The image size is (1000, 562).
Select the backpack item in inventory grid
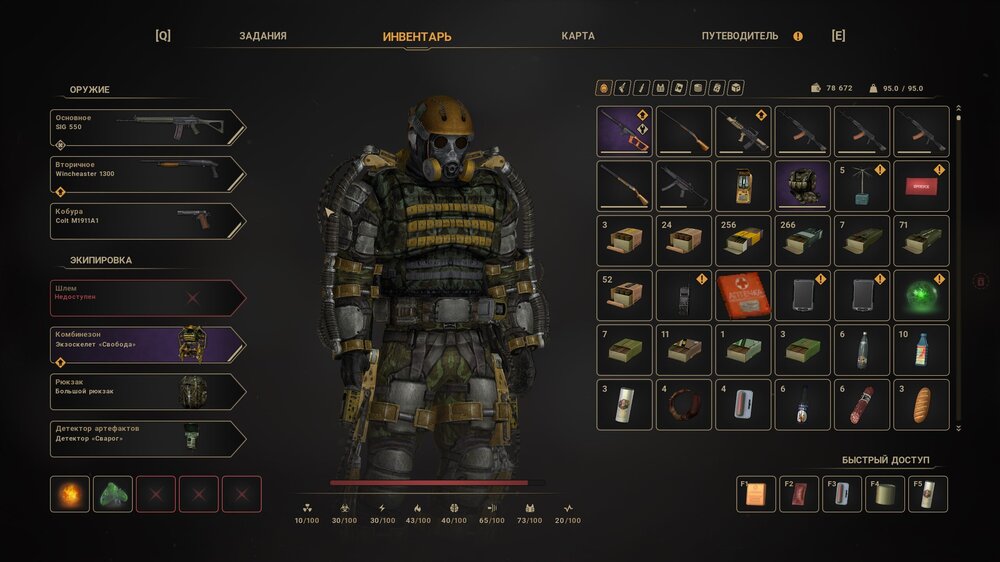pos(803,186)
